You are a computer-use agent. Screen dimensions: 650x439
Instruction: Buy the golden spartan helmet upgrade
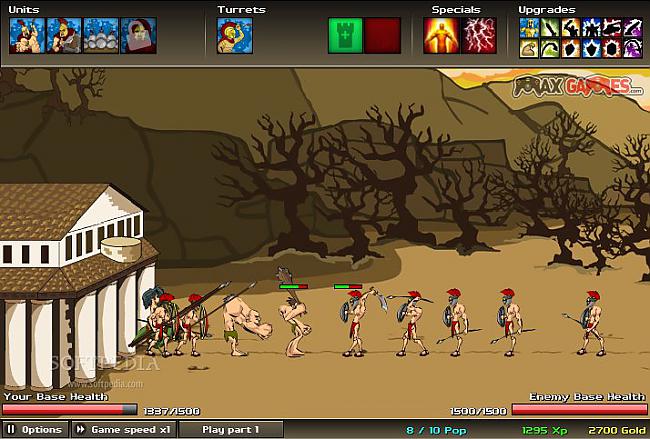tap(528, 26)
